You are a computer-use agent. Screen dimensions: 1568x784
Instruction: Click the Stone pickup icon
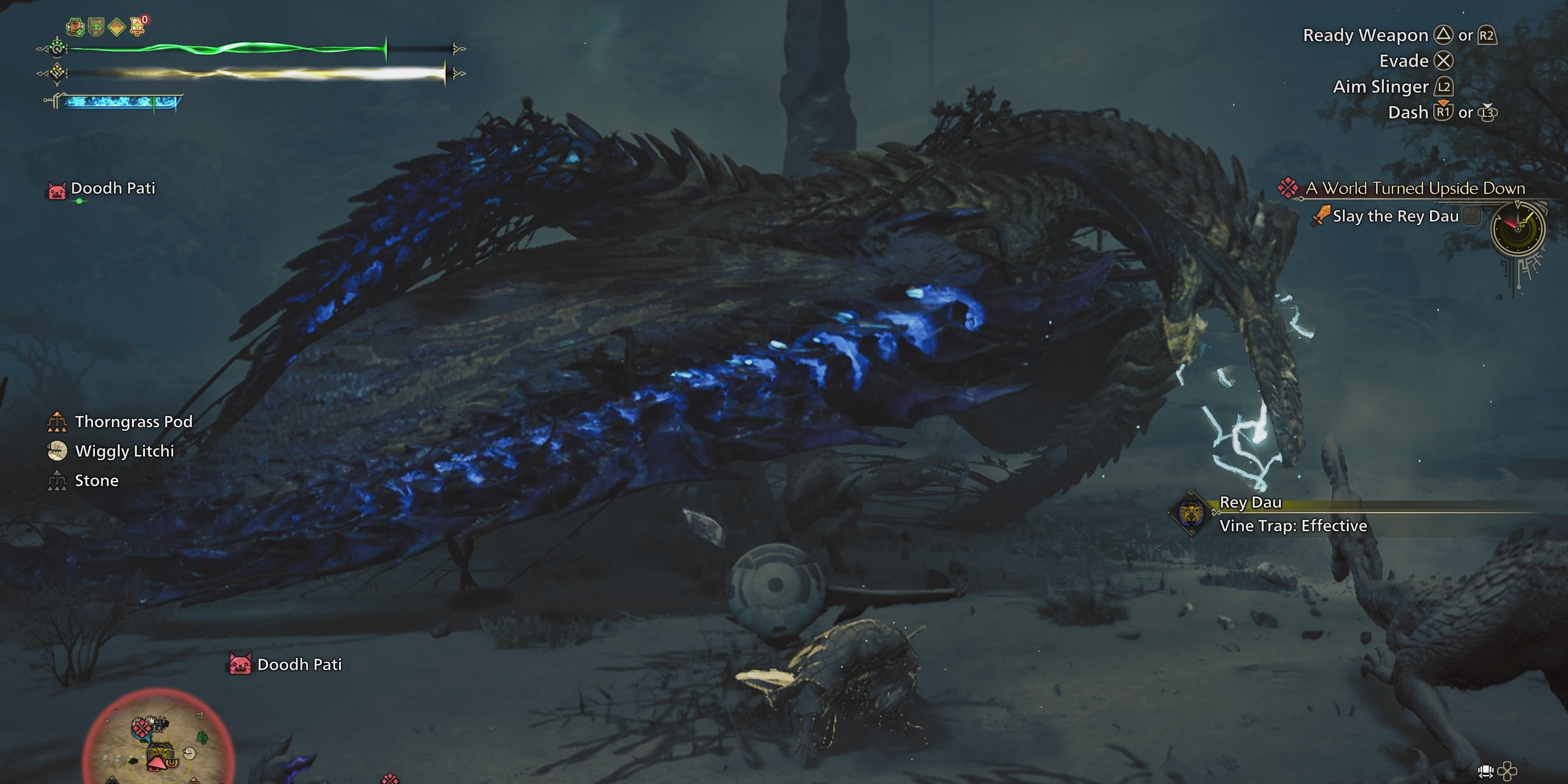pos(57,480)
